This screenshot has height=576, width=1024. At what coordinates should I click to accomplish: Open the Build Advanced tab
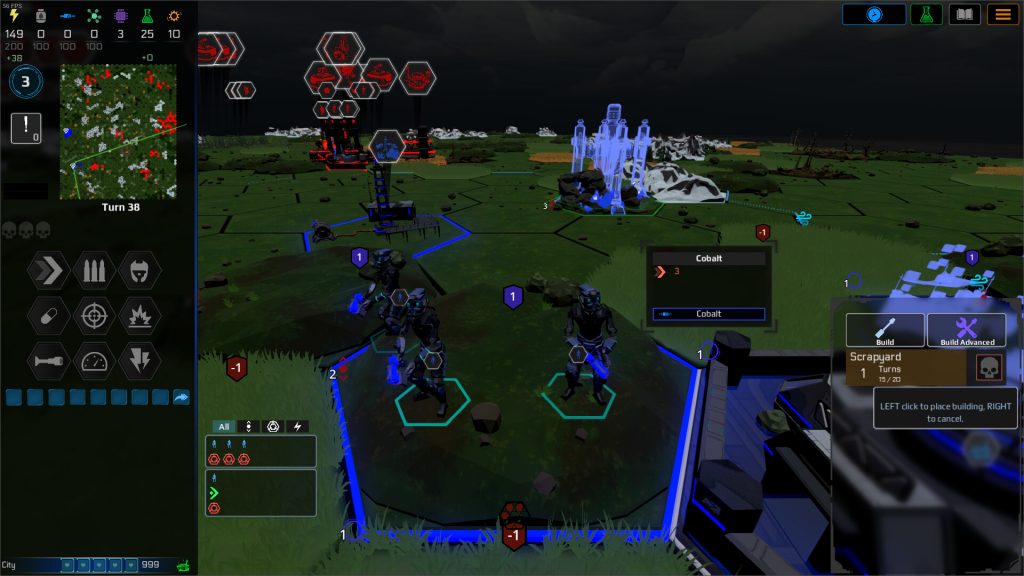[x=967, y=331]
